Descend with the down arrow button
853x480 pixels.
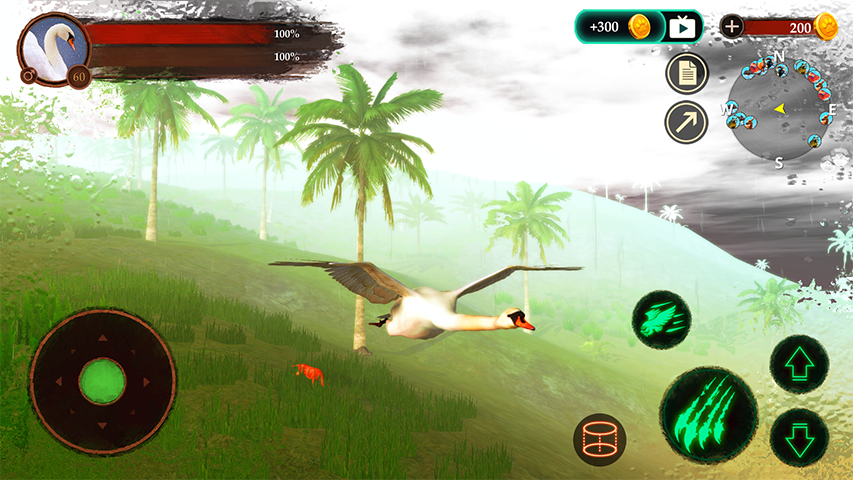[x=799, y=437]
